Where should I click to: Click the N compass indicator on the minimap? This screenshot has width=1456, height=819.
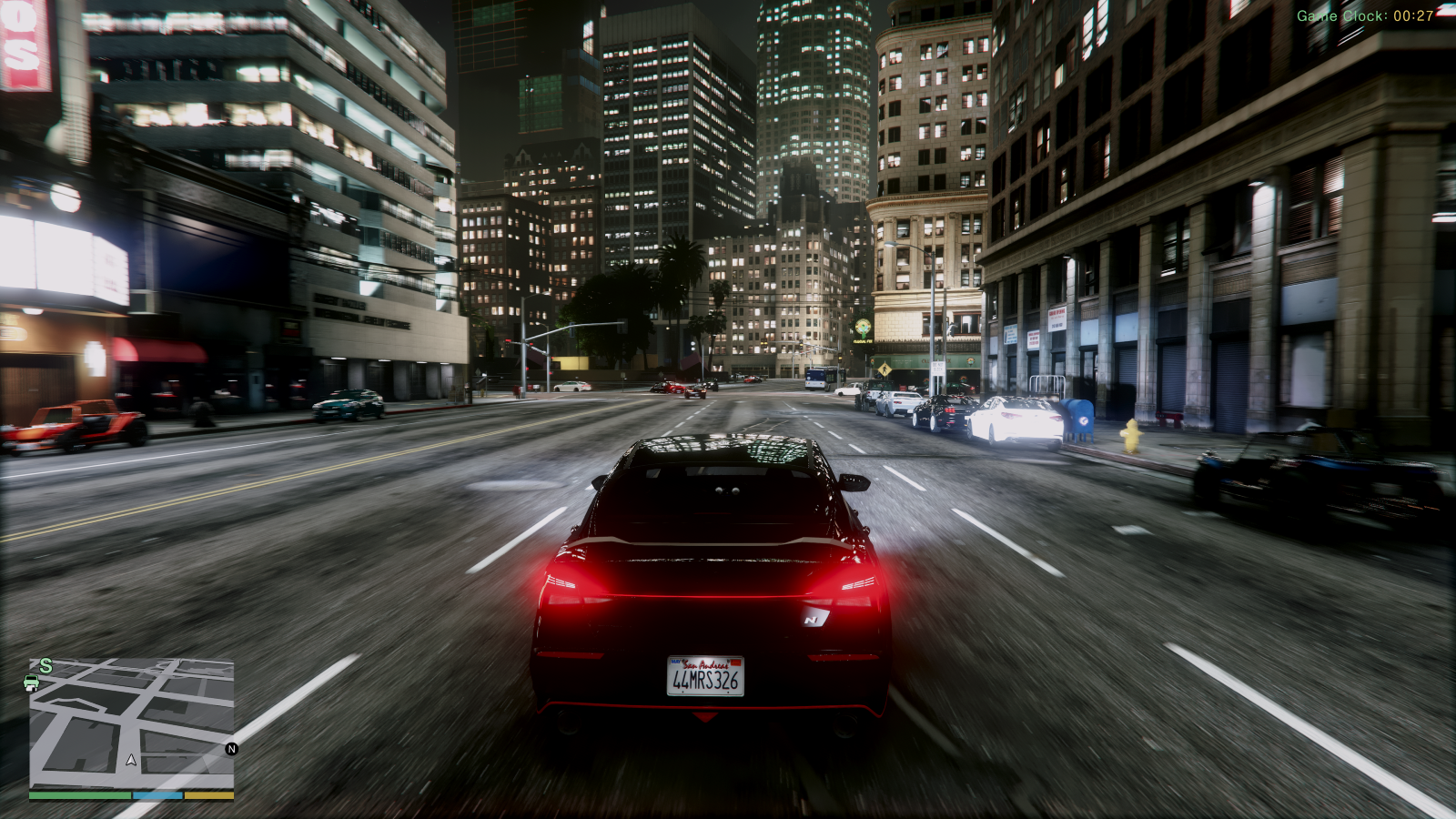click(x=232, y=749)
